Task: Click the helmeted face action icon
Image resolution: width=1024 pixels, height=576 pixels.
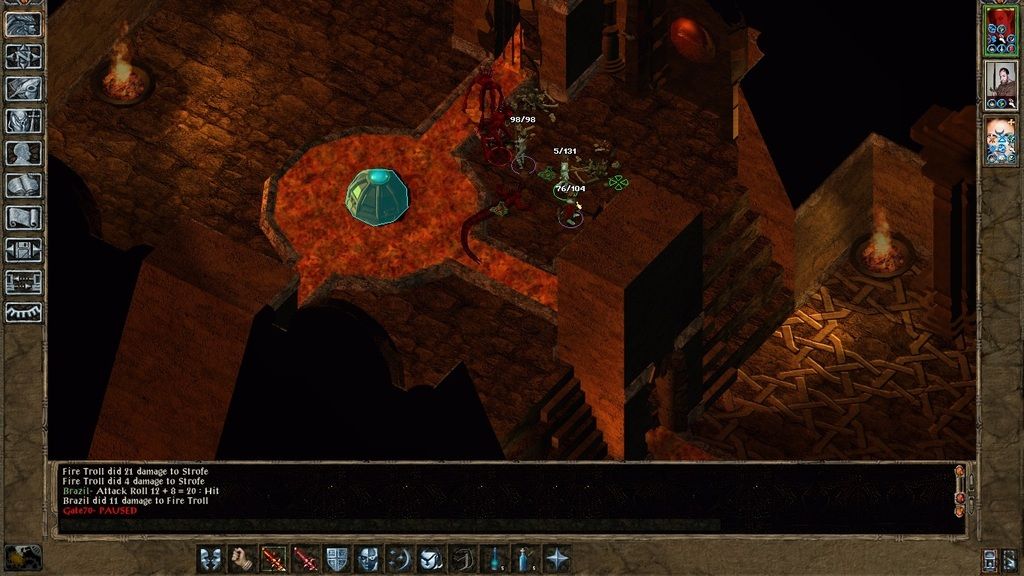Action: pos(368,558)
